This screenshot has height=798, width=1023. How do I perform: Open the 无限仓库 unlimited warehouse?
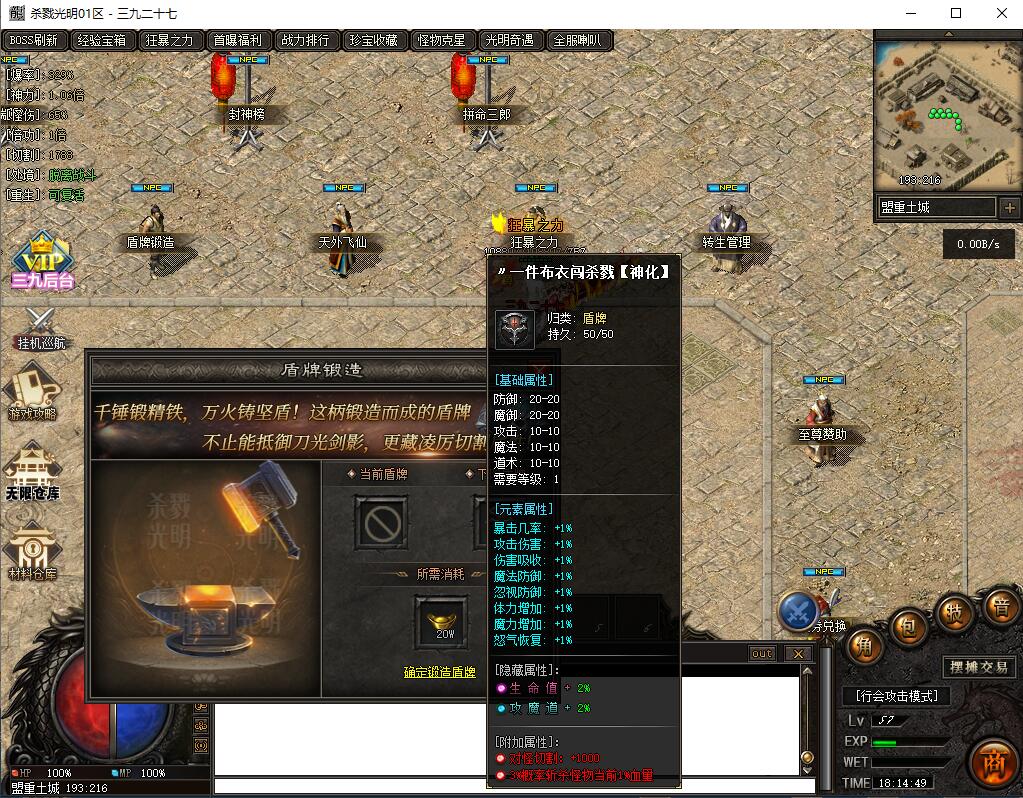click(33, 470)
